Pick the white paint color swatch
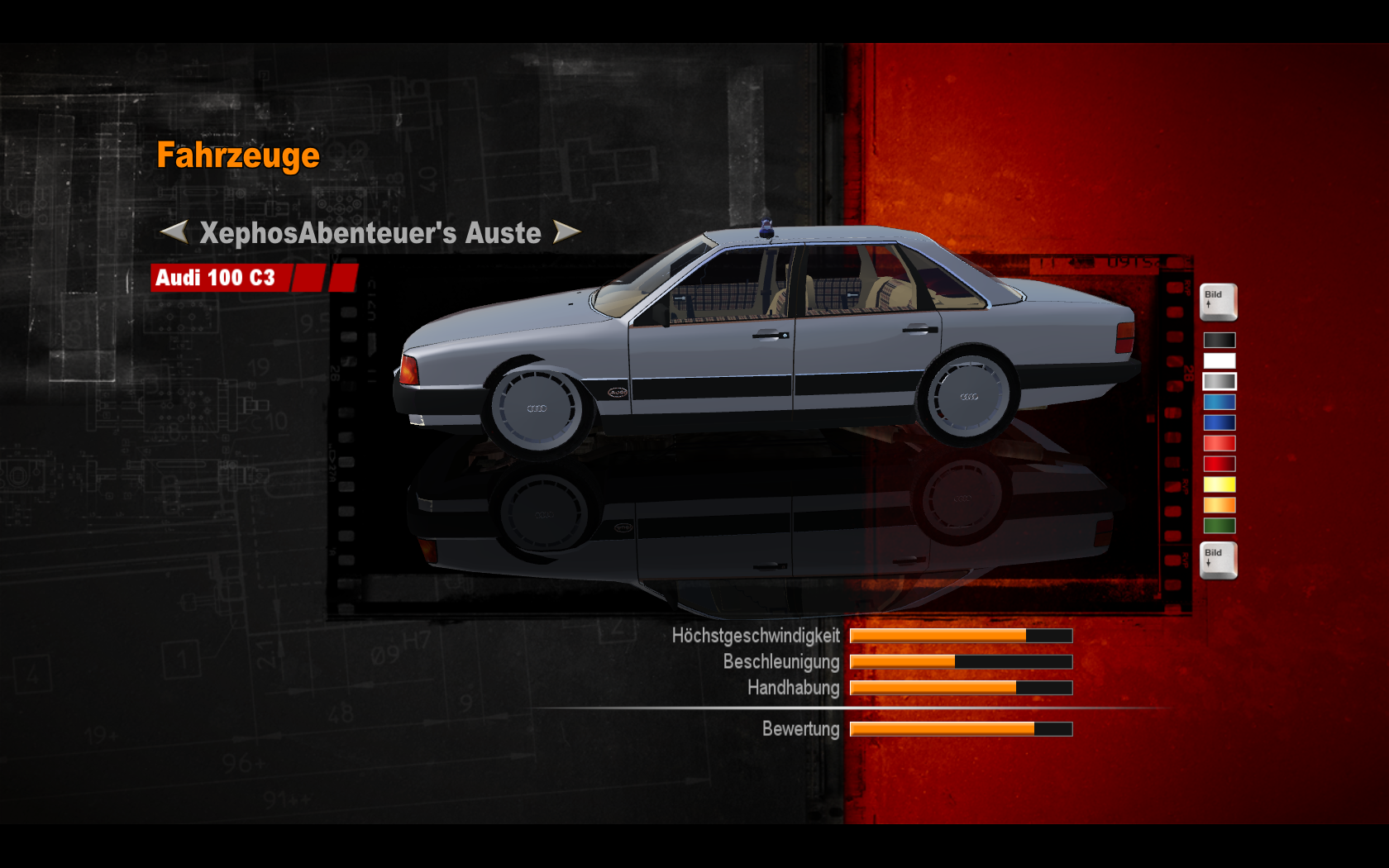The width and height of the screenshot is (1389, 868). [1219, 360]
